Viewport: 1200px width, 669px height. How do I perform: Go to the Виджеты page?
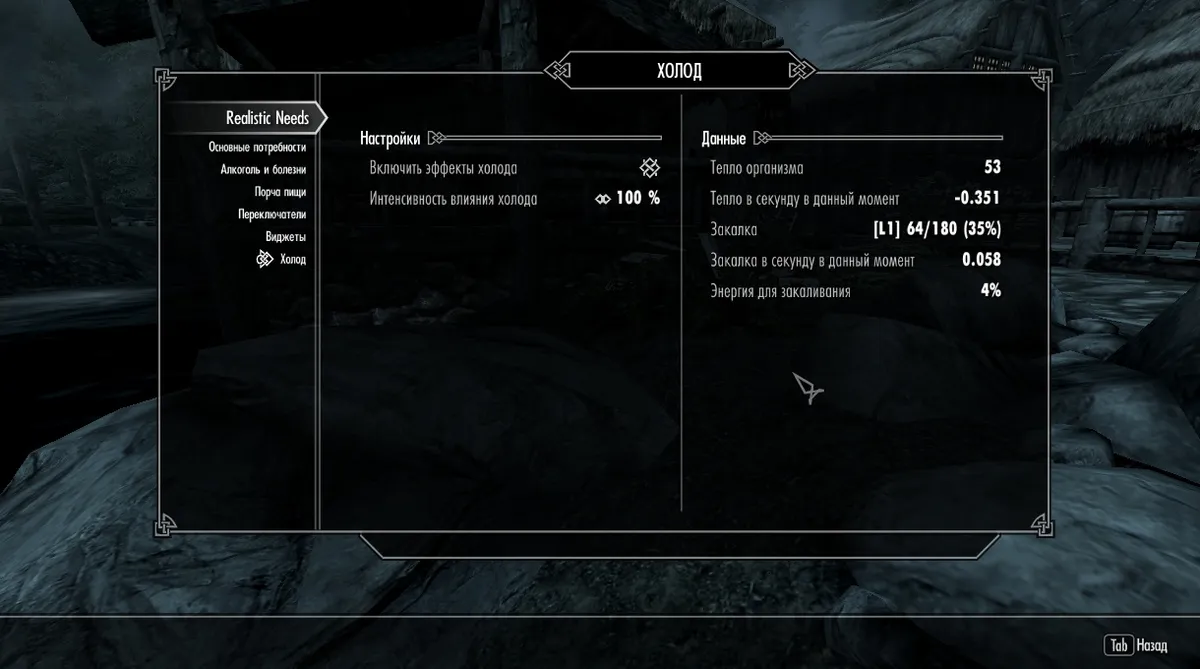(285, 237)
